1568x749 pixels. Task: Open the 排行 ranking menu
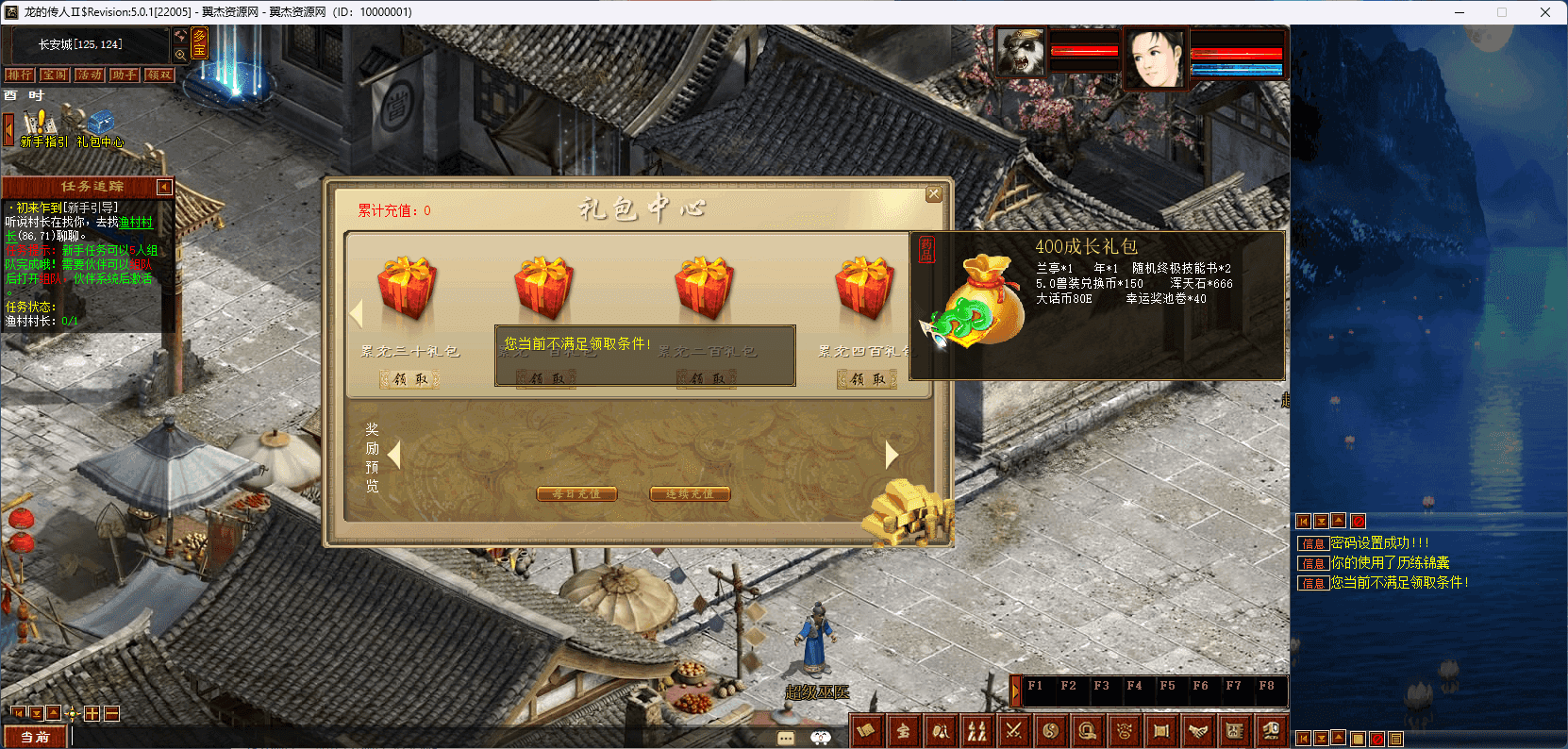19,74
